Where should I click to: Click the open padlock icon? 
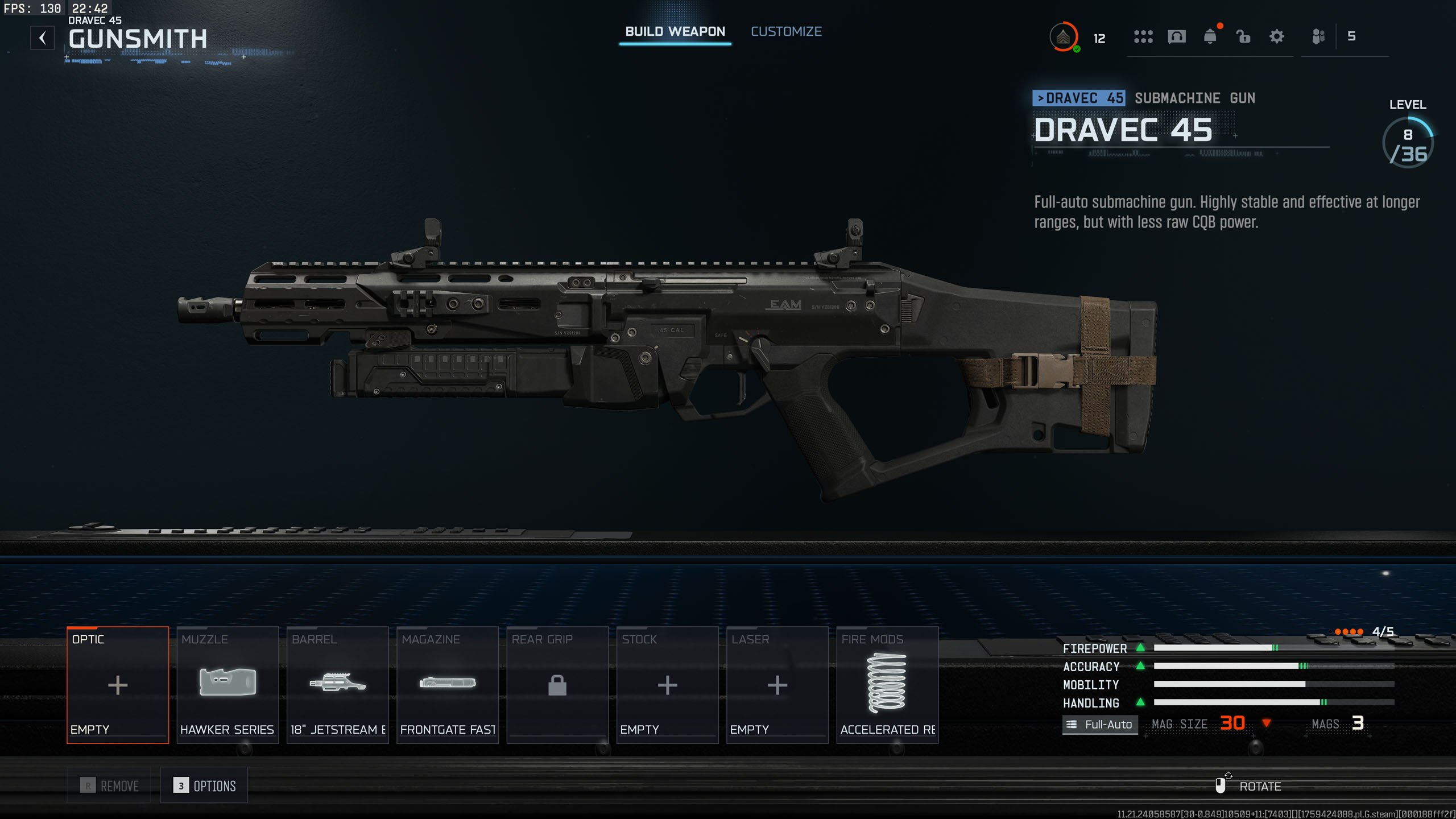(1243, 37)
